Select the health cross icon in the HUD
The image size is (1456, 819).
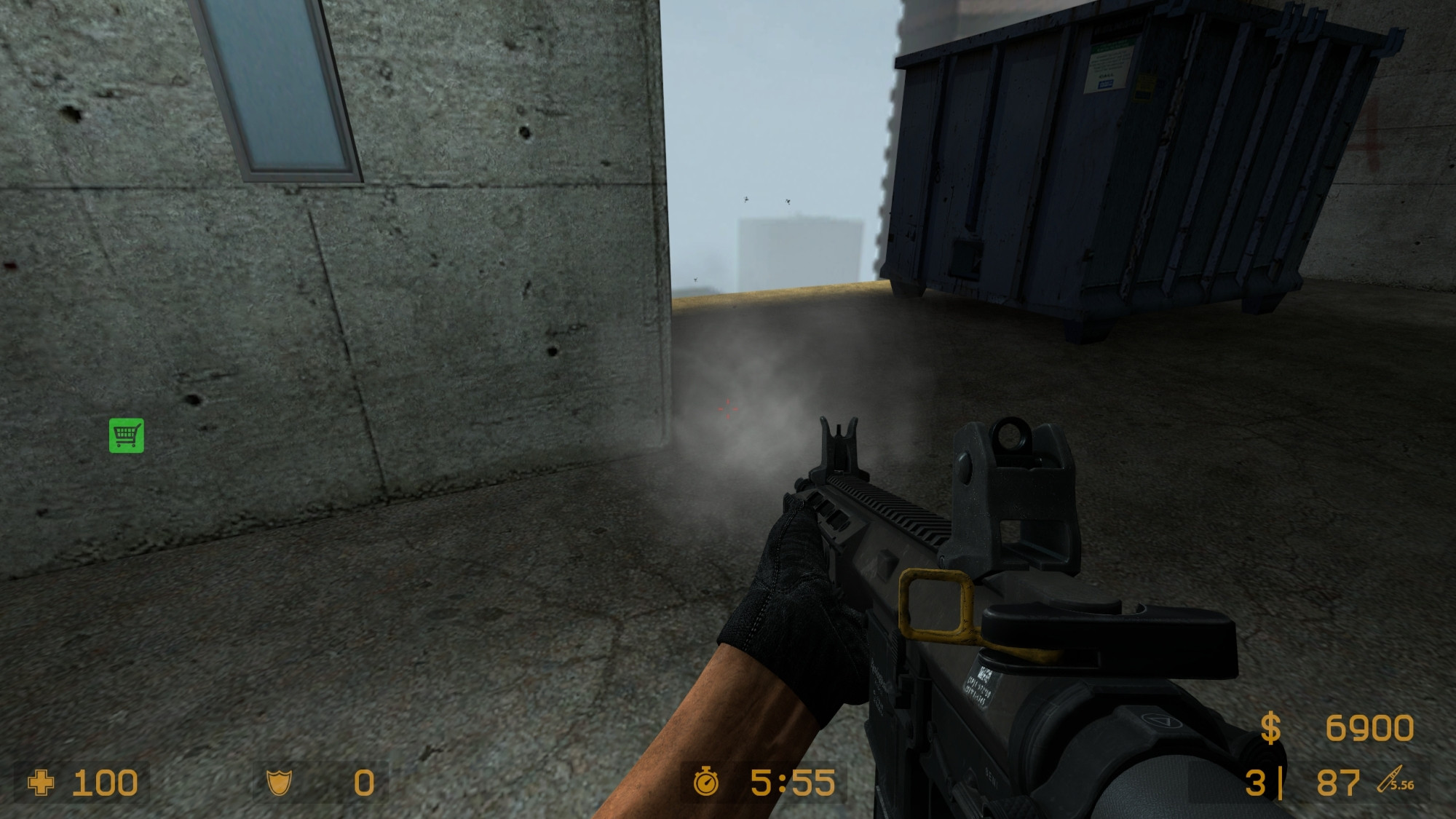[41, 783]
